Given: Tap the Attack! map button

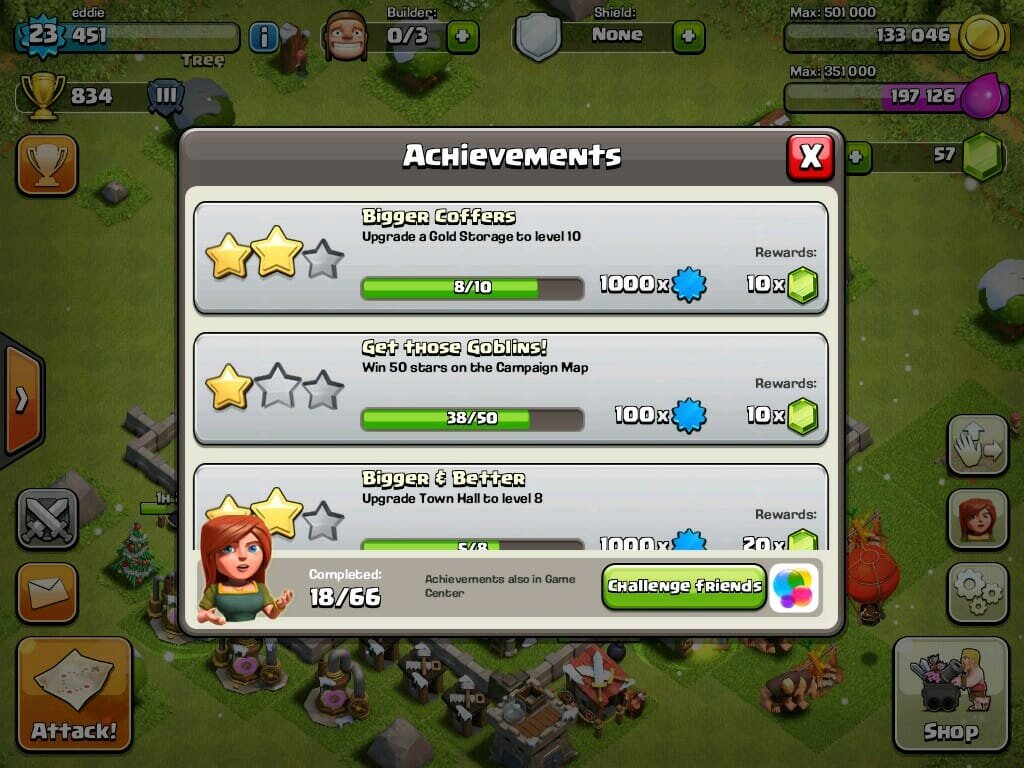Looking at the screenshot, I should [74, 693].
